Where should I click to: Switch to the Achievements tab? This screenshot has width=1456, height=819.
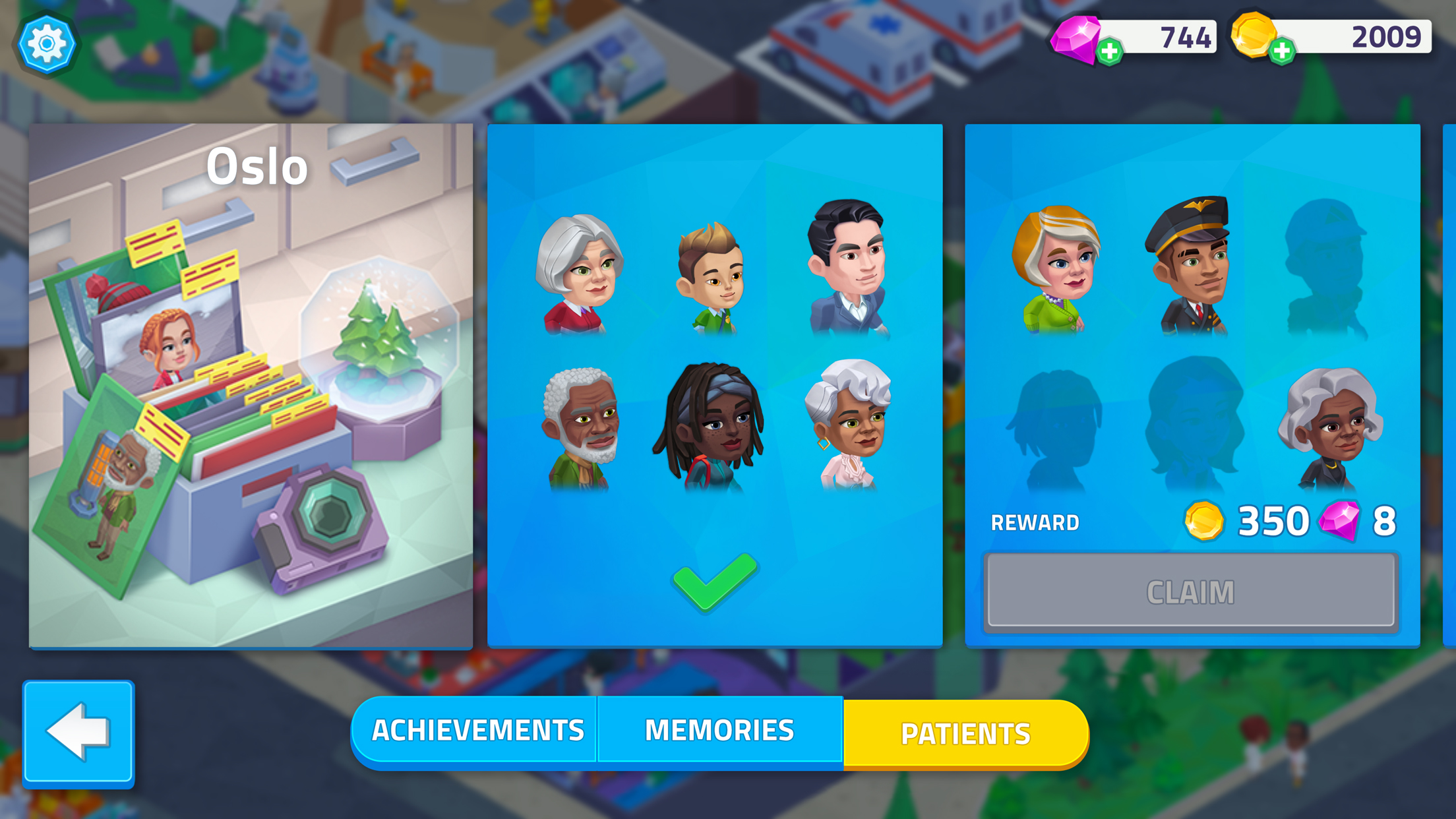pyautogui.click(x=477, y=730)
